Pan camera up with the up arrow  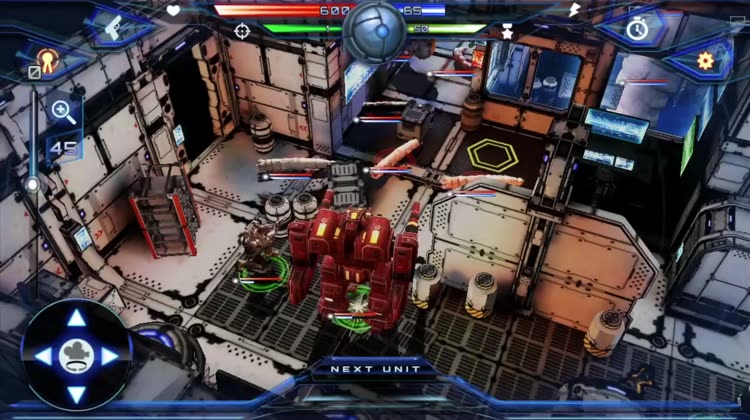[76, 319]
